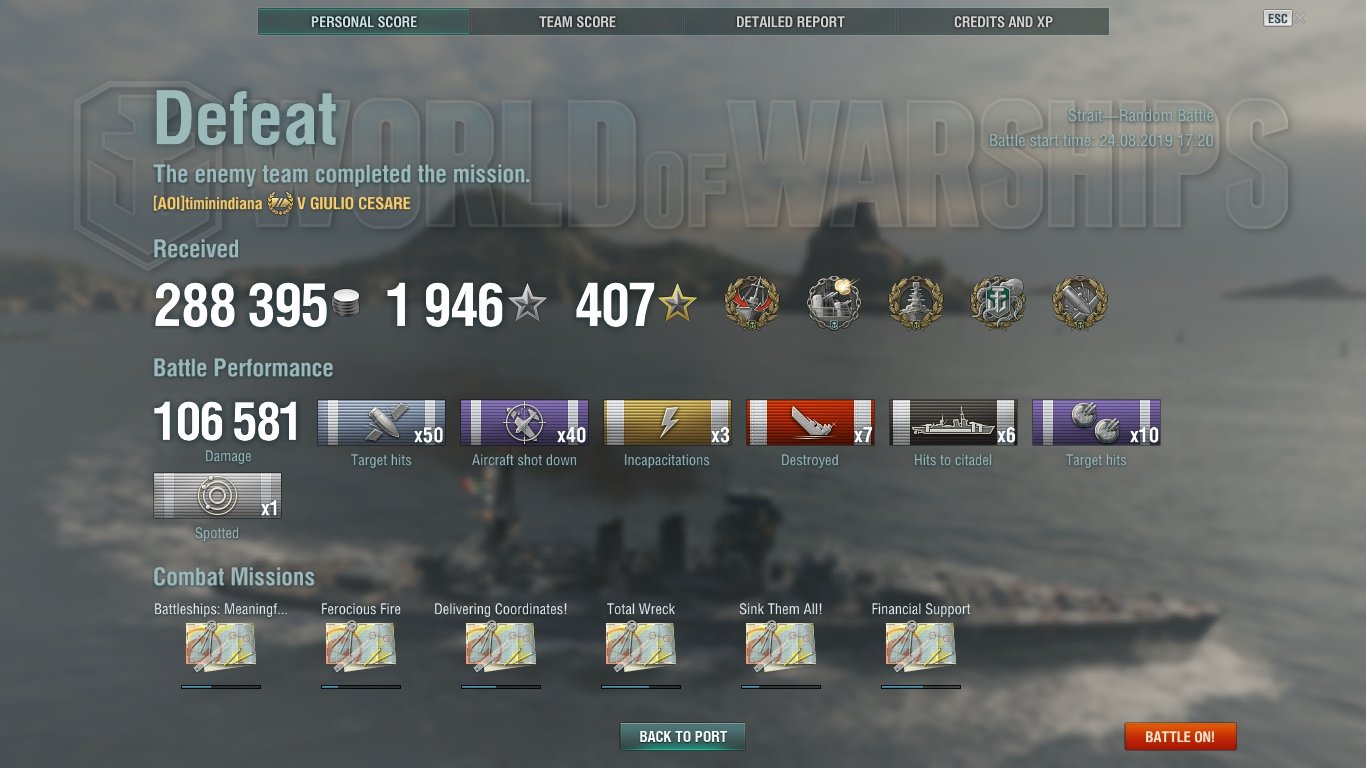Open the Total Wreck combat mission

pyautogui.click(x=641, y=647)
